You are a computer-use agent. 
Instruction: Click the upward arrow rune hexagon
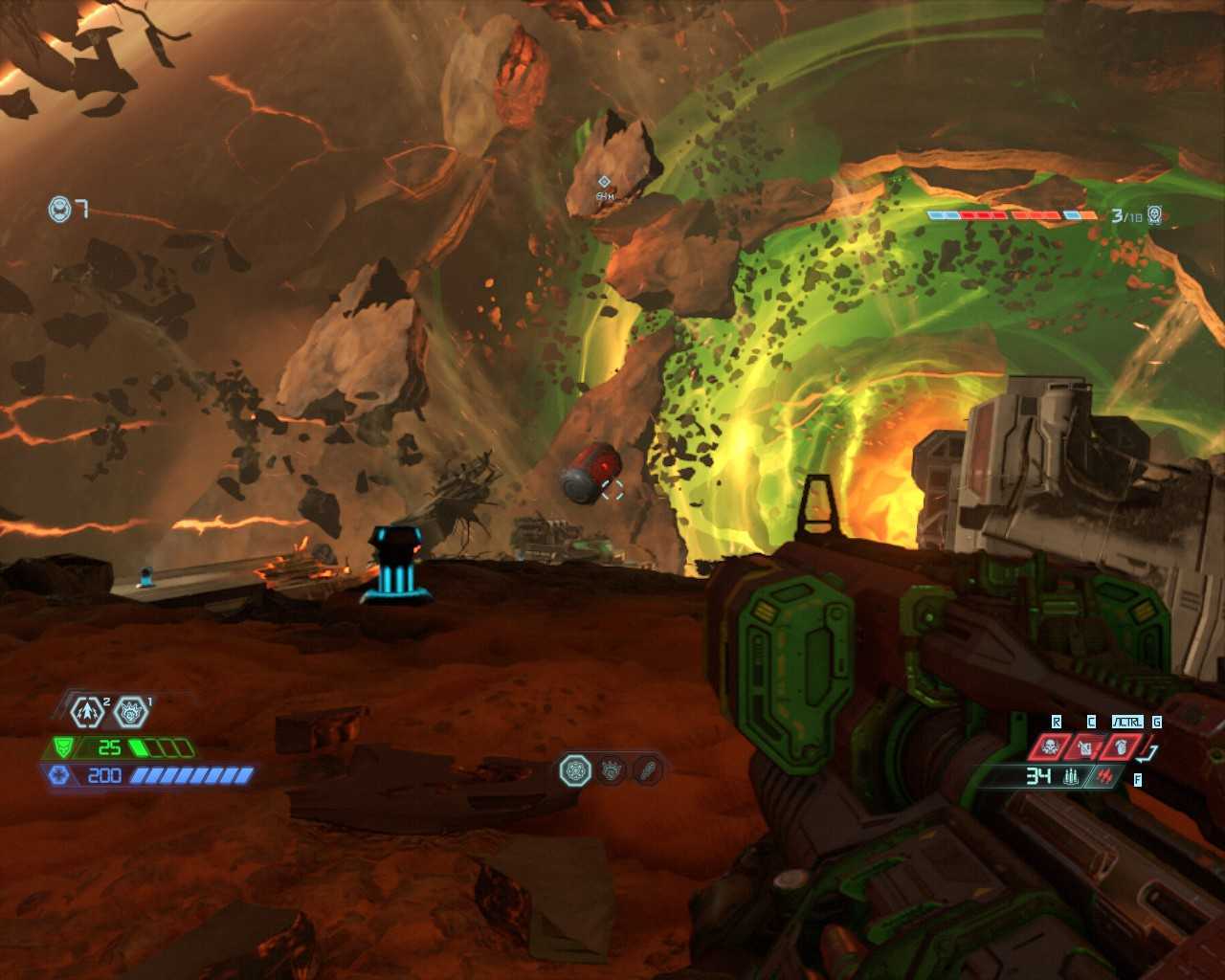pos(88,712)
